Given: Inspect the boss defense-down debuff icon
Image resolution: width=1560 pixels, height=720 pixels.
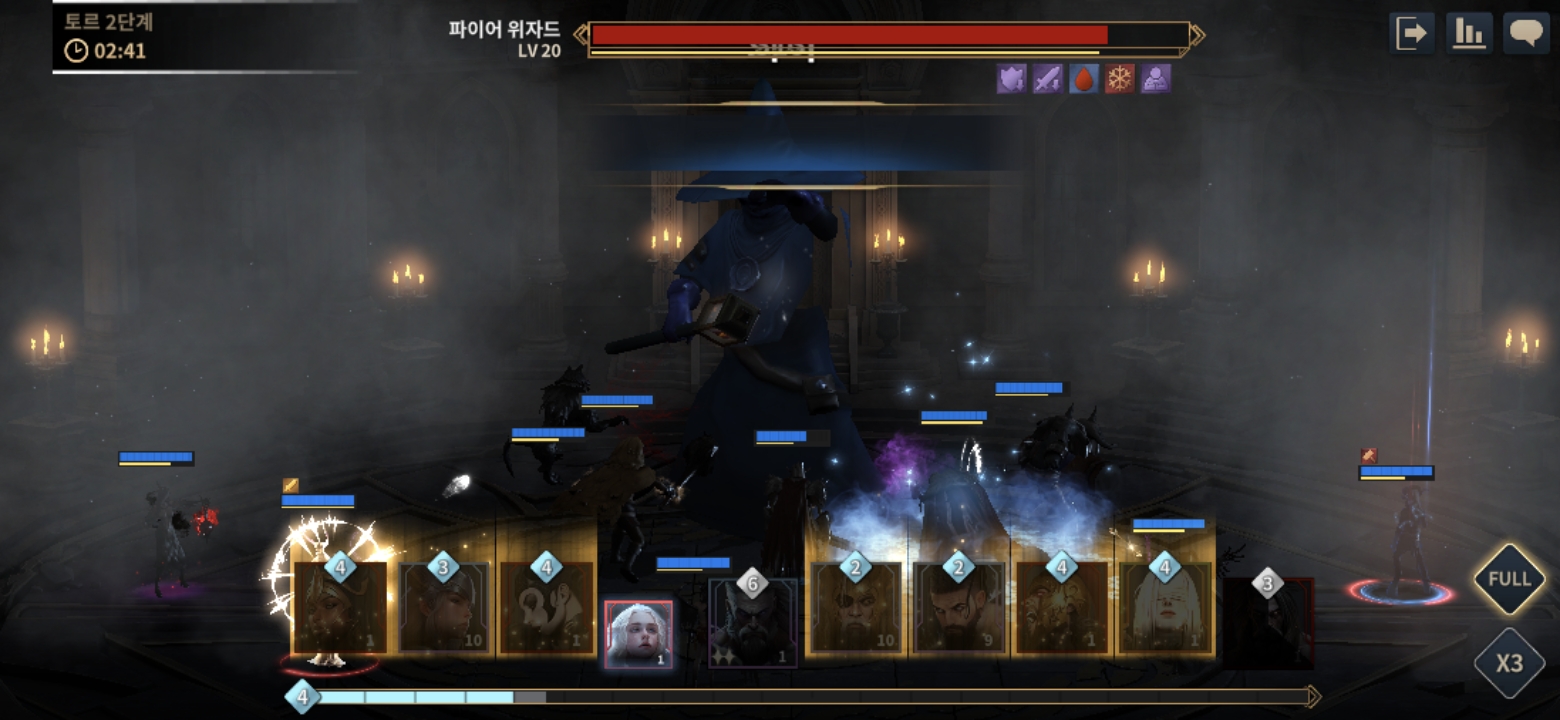Looking at the screenshot, I should pos(1012,79).
